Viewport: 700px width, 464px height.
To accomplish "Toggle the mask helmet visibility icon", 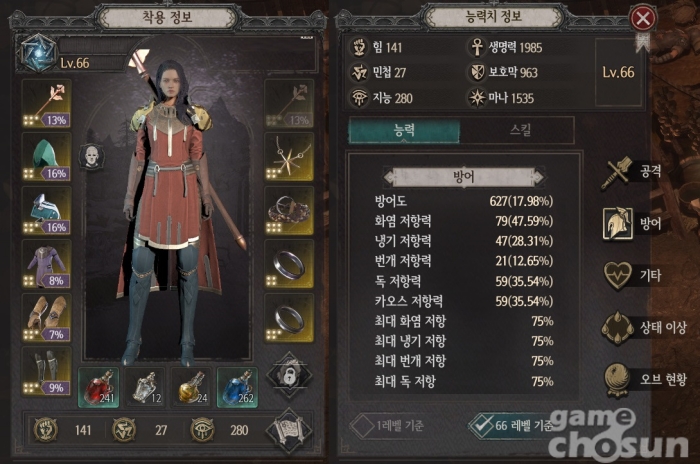I will (x=91, y=157).
